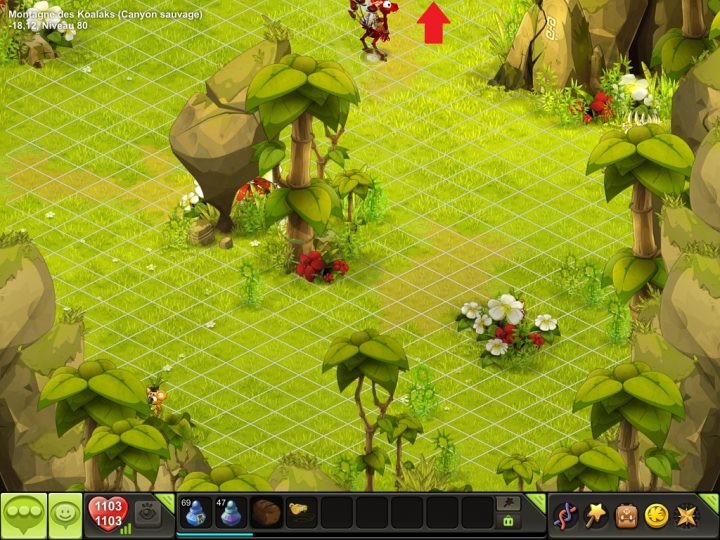Image resolution: width=720 pixels, height=540 pixels.
Task: Open the DNA helix characteristics menu
Action: (565, 515)
